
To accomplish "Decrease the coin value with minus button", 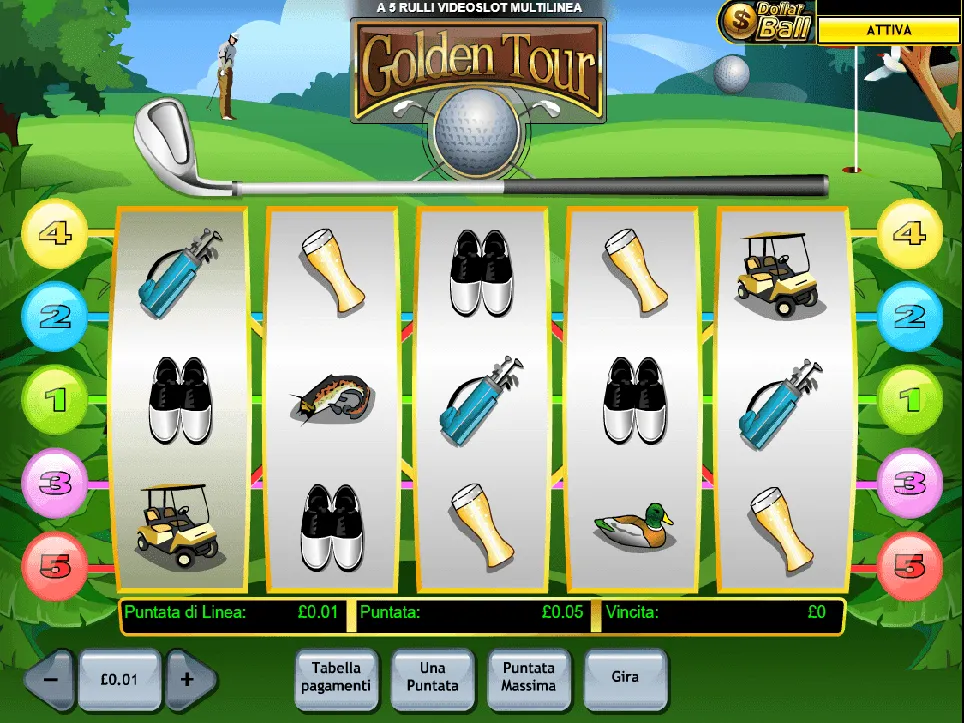I will pyautogui.click(x=49, y=679).
